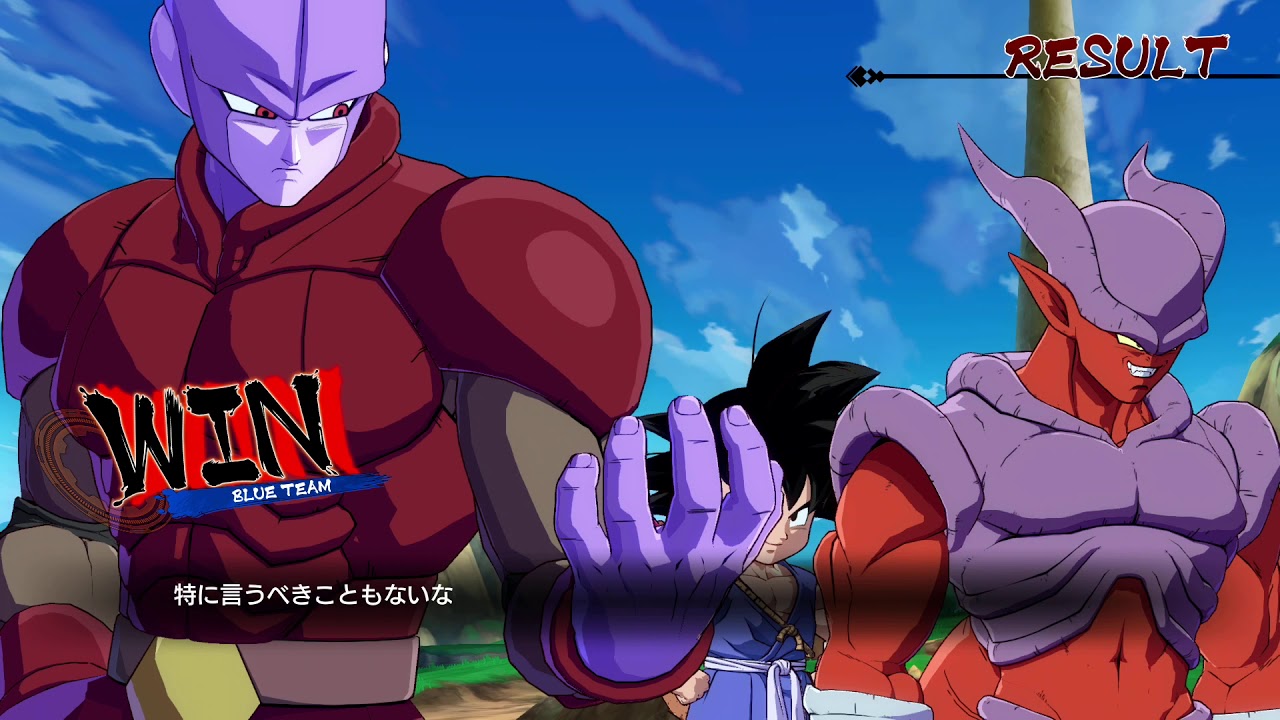Click the dark subtitle background strip
The width and height of the screenshot is (1280, 720).
[x=640, y=595]
